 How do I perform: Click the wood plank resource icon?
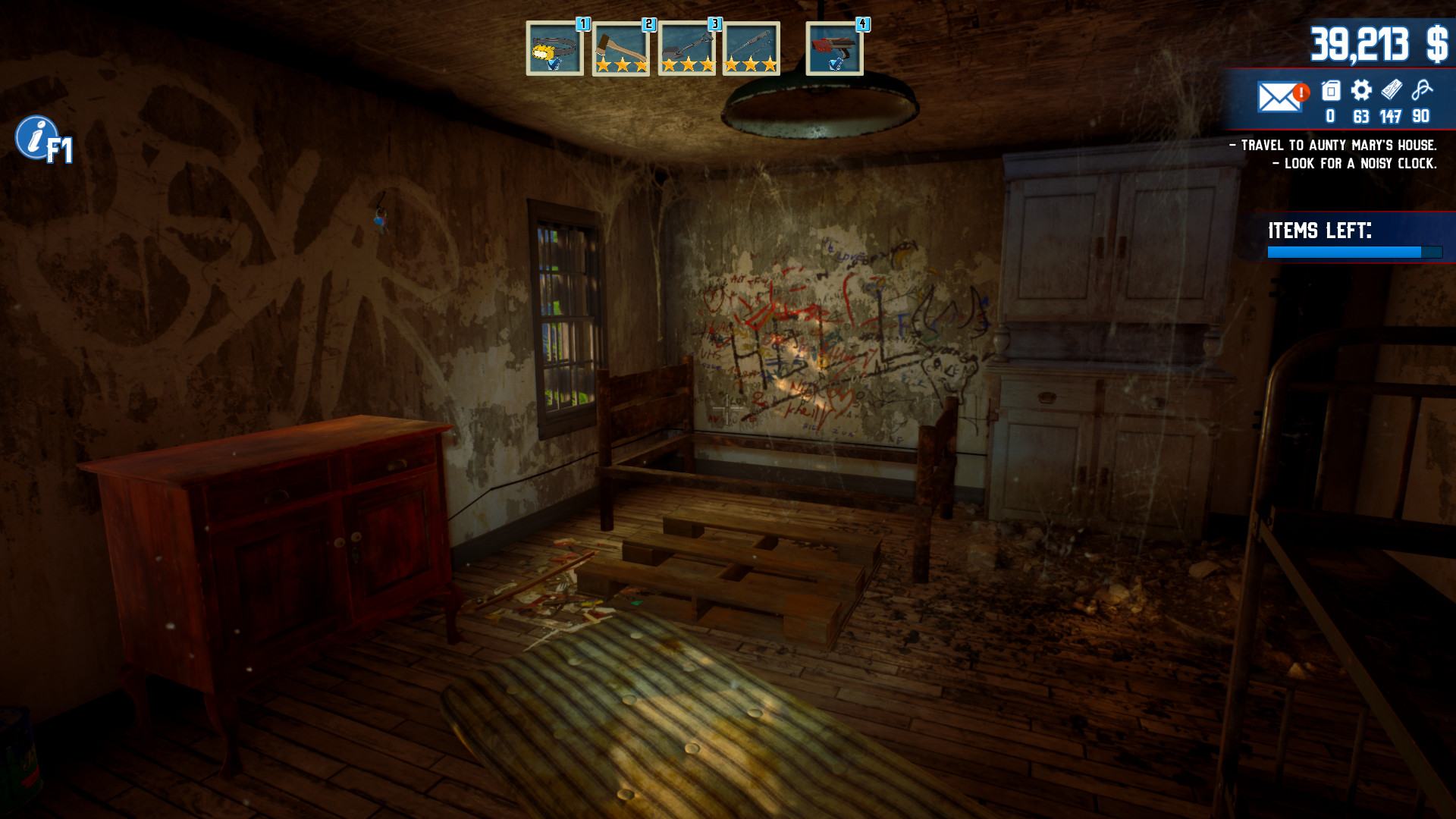pyautogui.click(x=1391, y=91)
